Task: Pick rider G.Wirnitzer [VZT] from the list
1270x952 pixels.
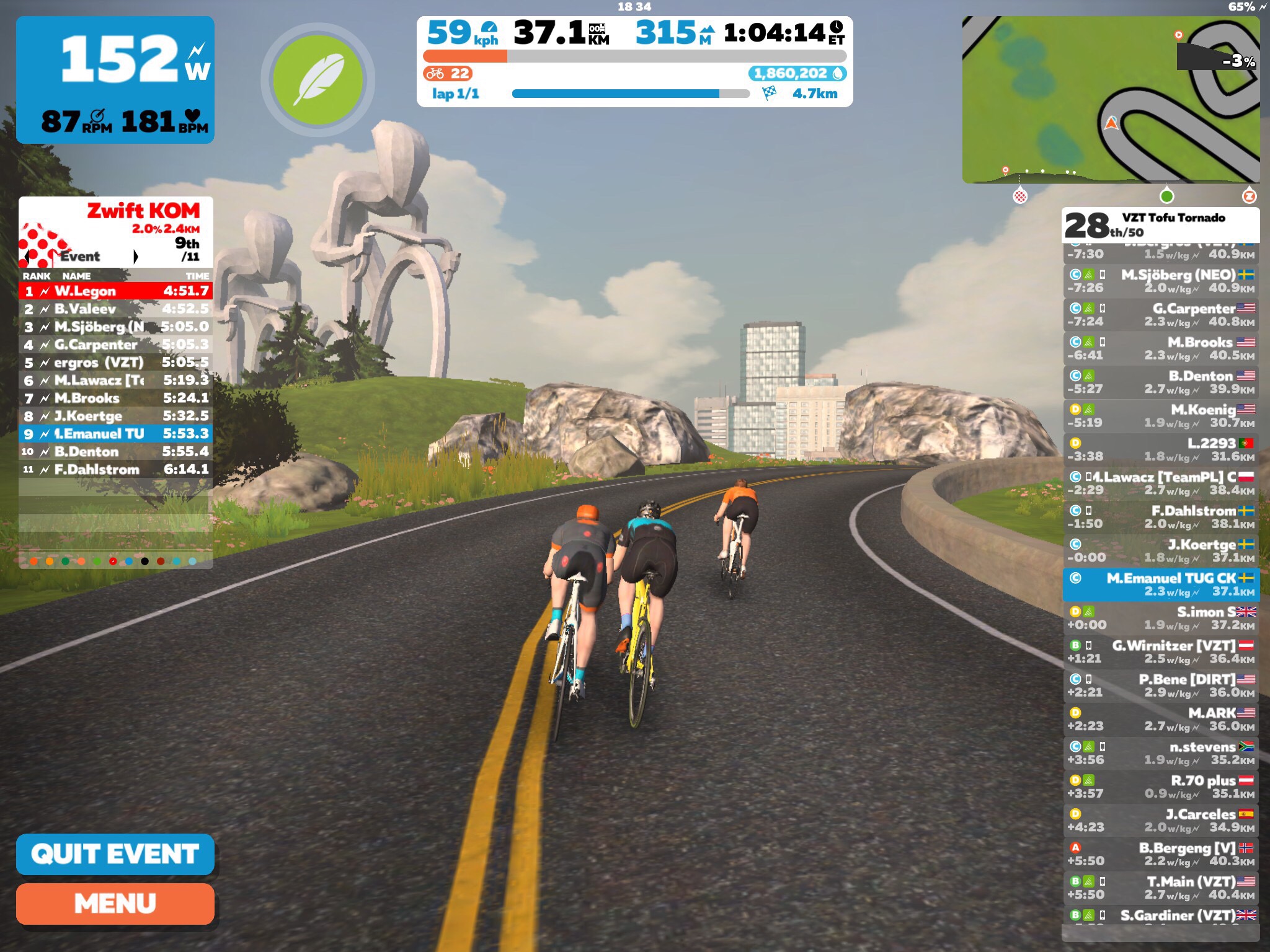Action: [x=1161, y=652]
